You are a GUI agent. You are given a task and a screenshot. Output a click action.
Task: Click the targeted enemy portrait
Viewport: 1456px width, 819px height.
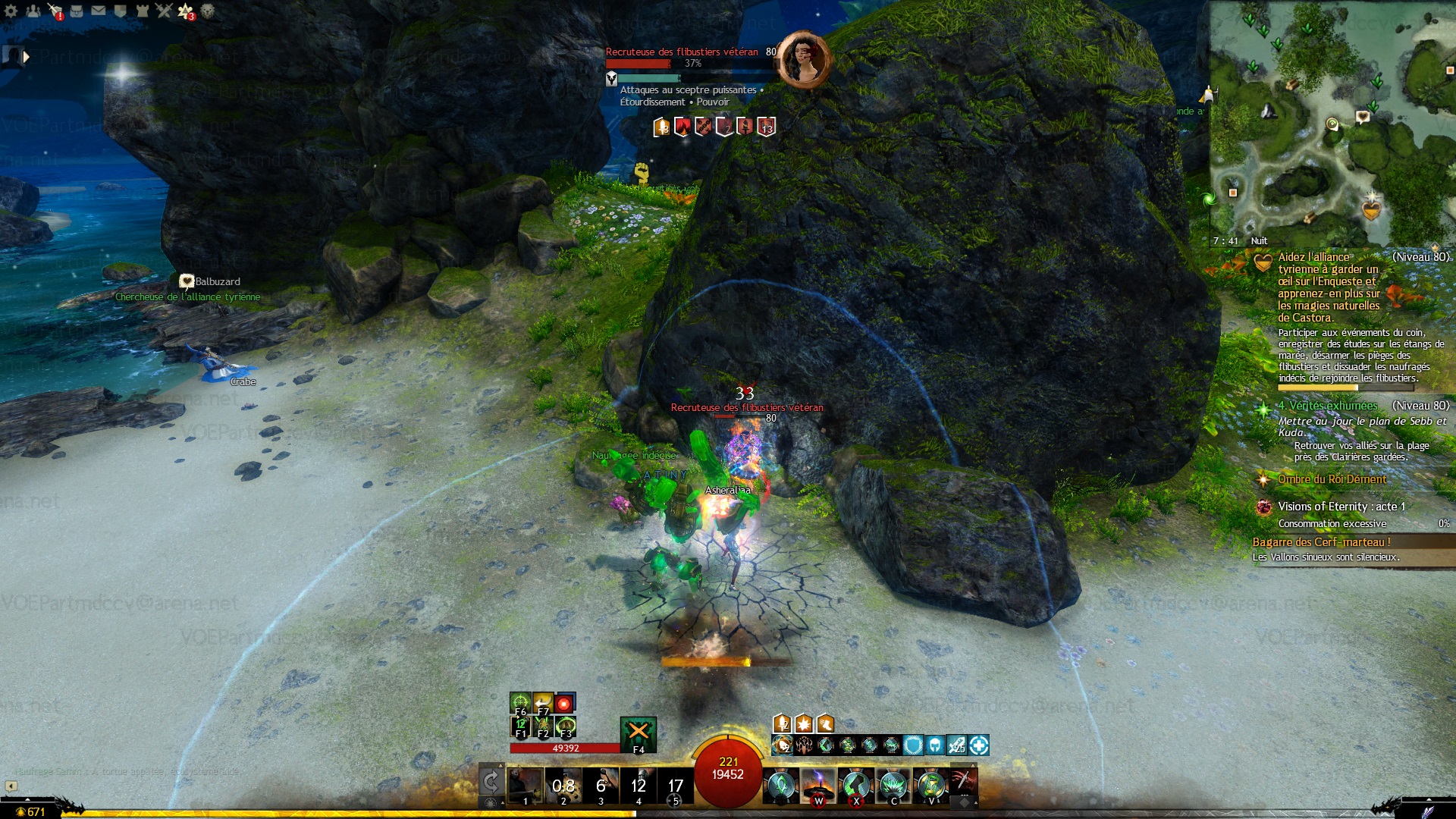point(804,59)
